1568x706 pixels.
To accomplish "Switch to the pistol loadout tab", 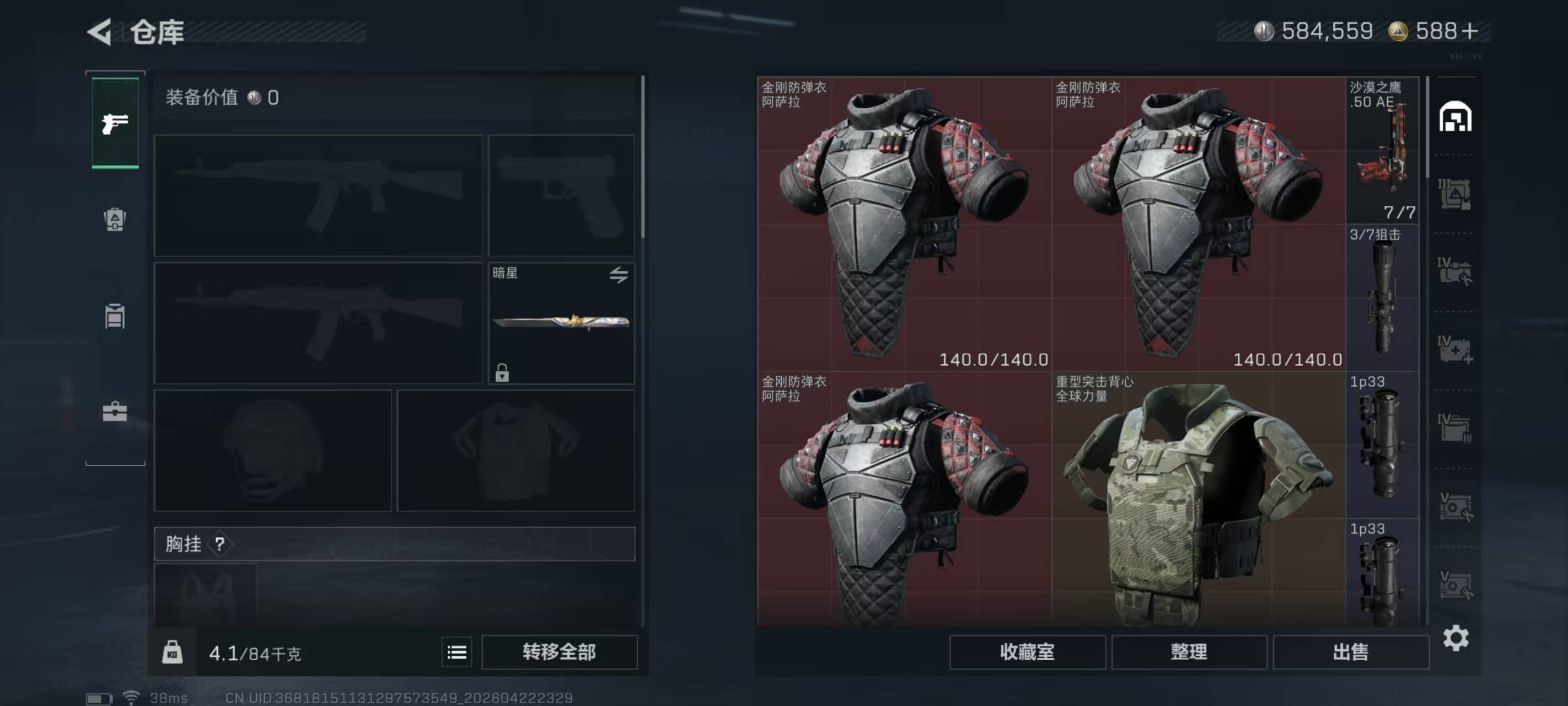I will click(115, 124).
